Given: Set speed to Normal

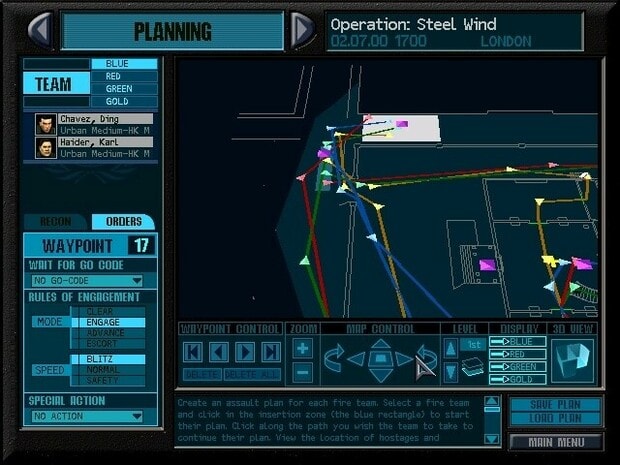Looking at the screenshot, I should click(x=108, y=370).
